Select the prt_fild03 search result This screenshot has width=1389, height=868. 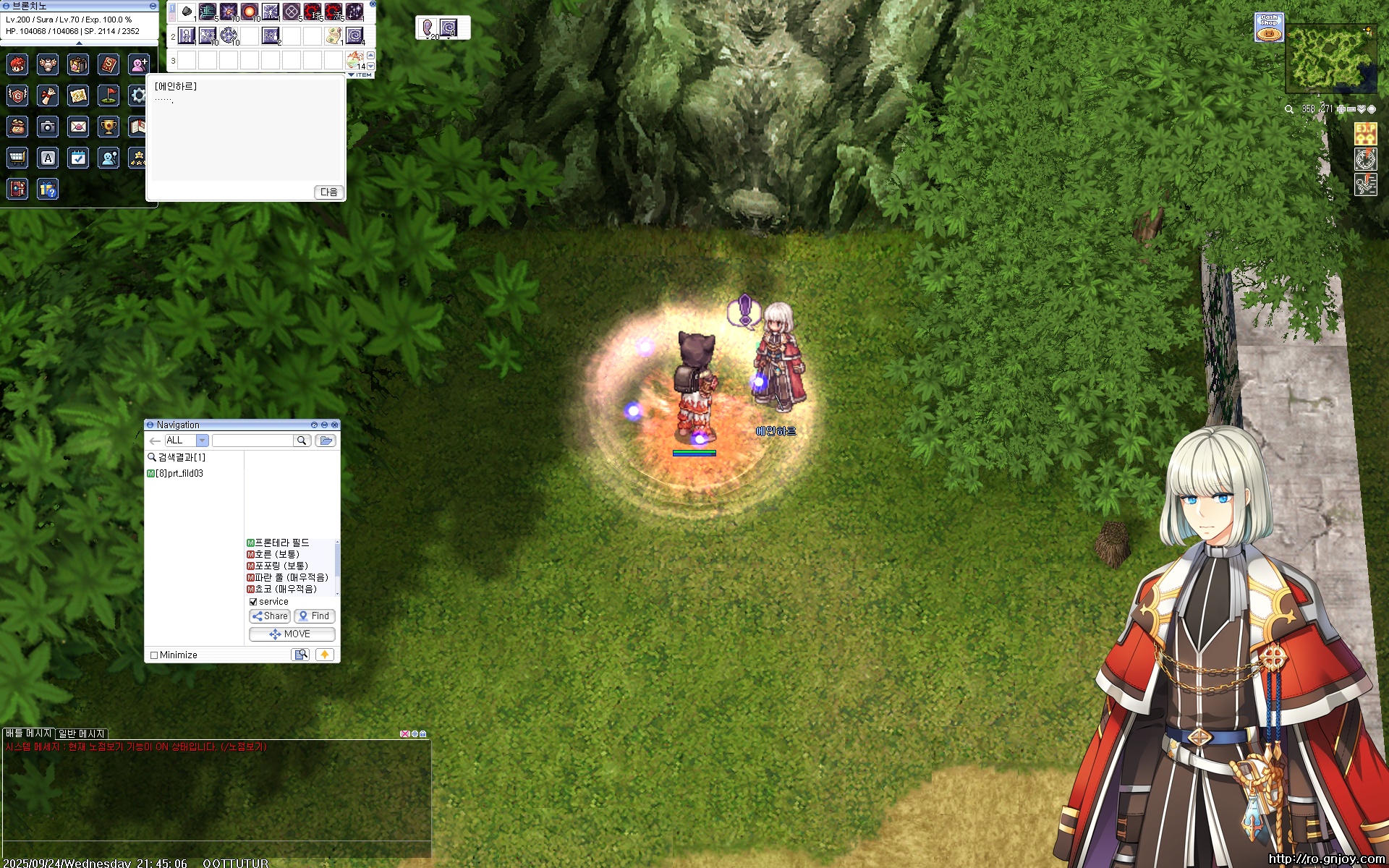tap(179, 474)
